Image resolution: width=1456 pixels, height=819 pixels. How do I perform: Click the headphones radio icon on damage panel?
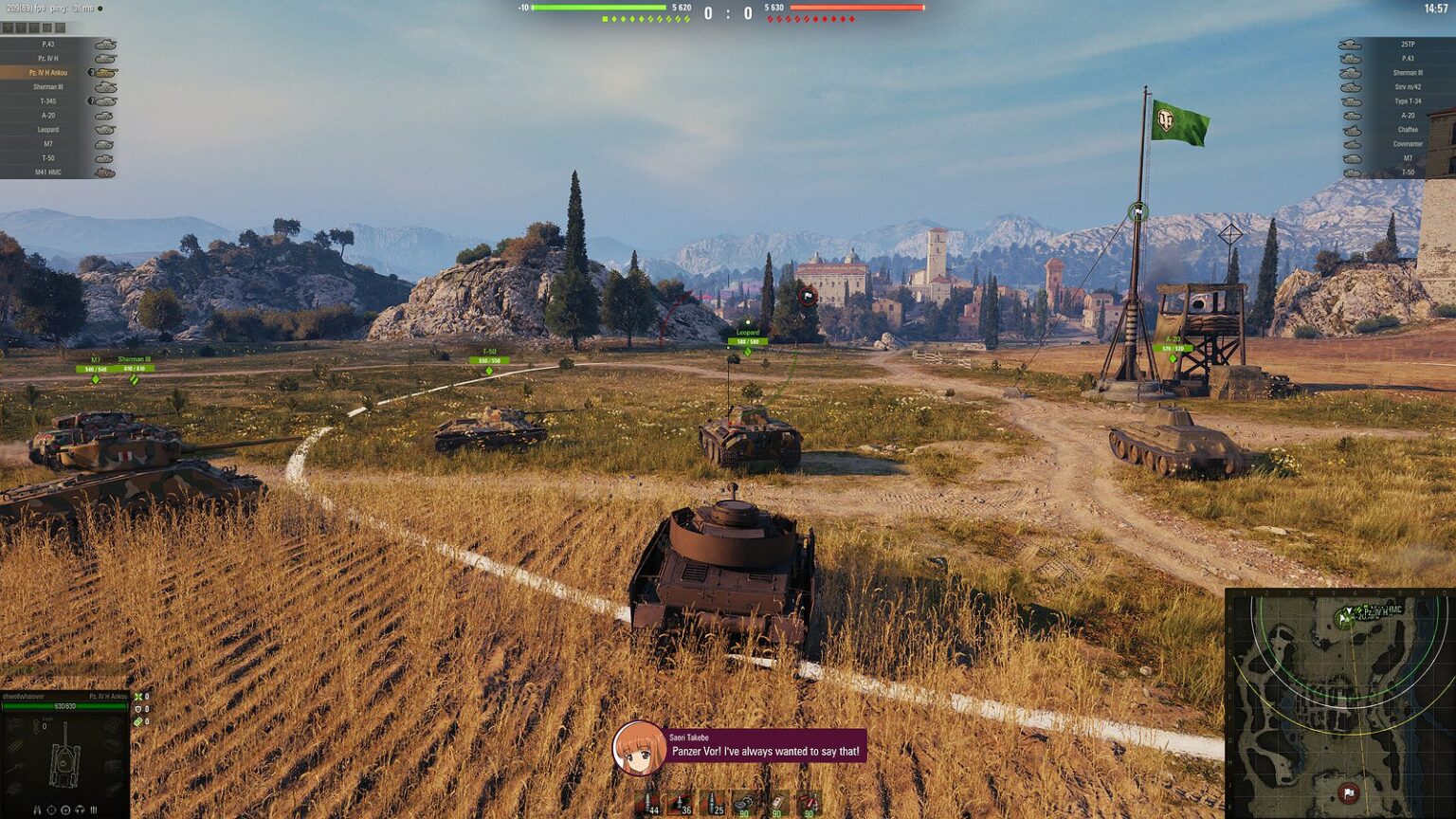tap(81, 810)
